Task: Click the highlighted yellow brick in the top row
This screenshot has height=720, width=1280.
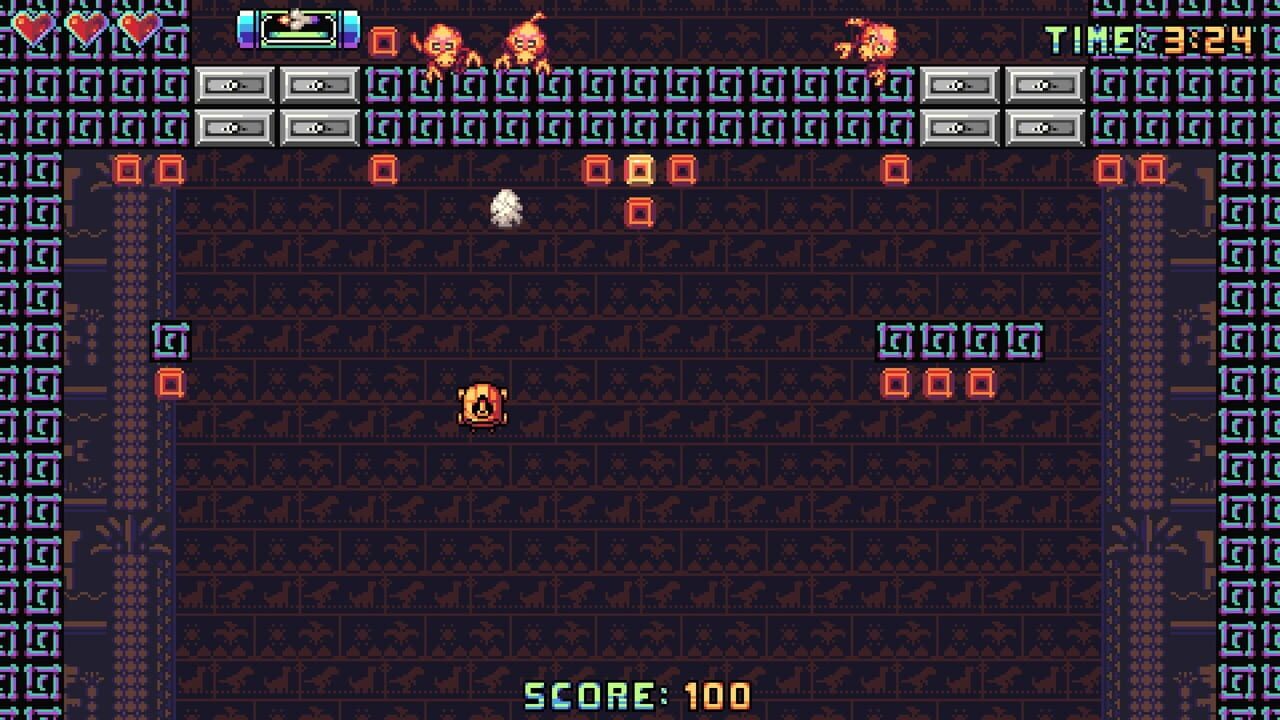Action: point(639,170)
